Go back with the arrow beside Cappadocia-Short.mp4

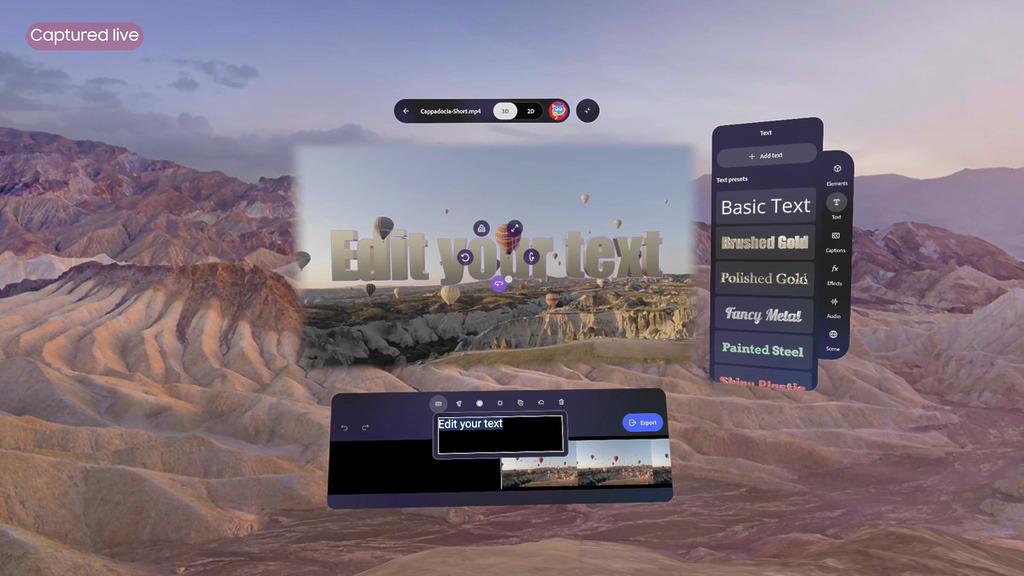coord(406,111)
